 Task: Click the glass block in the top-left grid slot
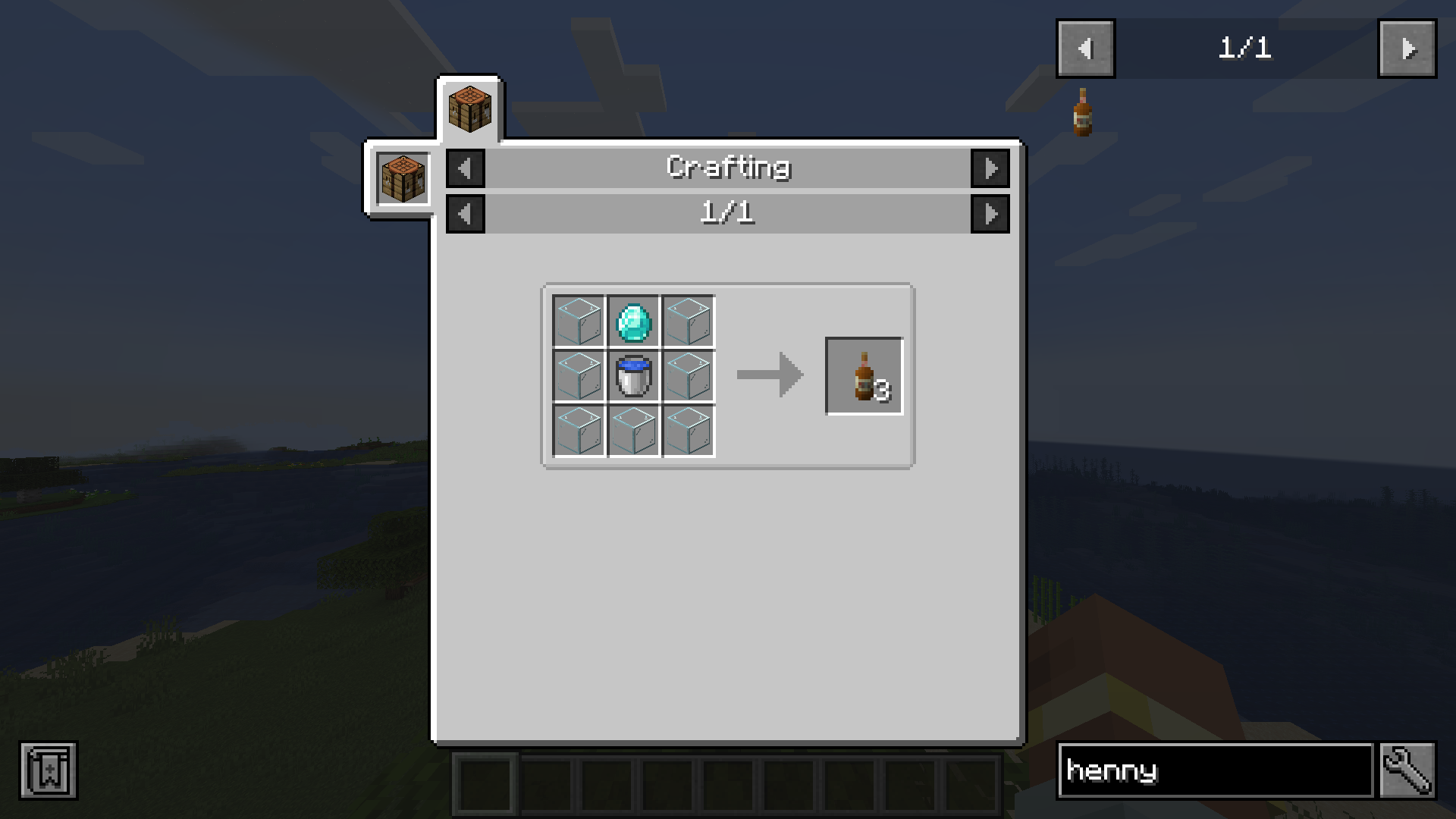(578, 320)
